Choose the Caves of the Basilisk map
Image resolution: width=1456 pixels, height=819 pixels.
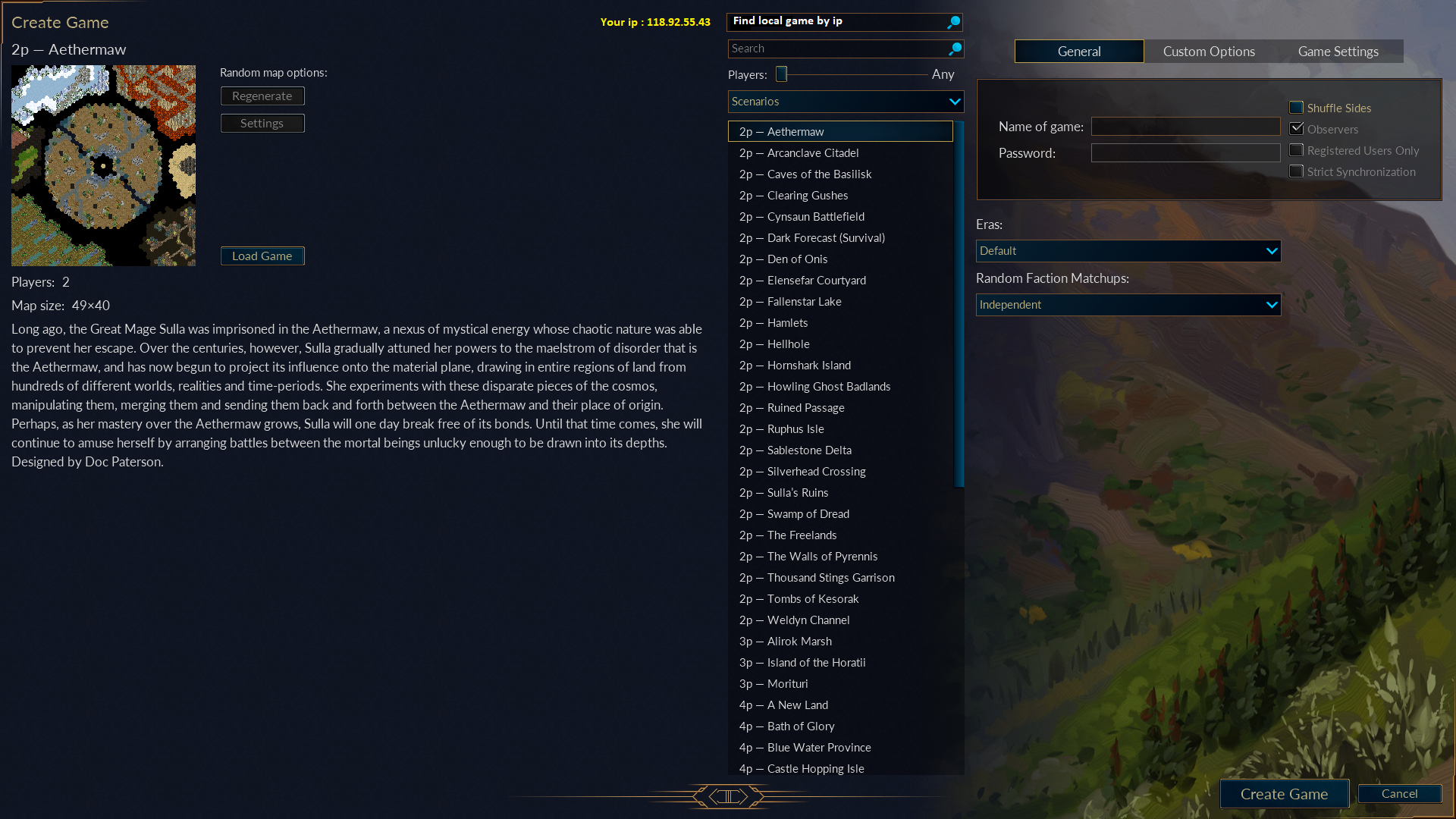click(x=819, y=174)
